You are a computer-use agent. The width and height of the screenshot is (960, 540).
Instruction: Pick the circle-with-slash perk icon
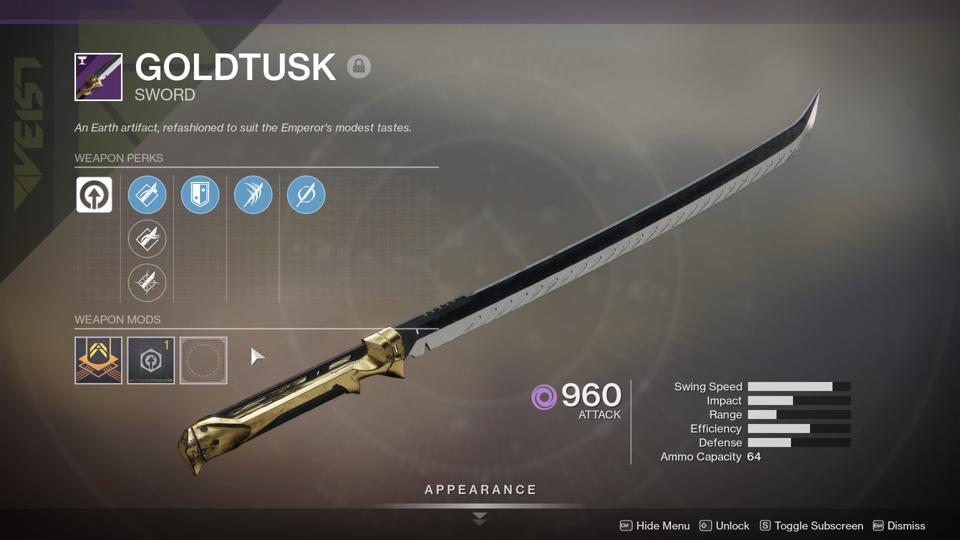click(306, 195)
